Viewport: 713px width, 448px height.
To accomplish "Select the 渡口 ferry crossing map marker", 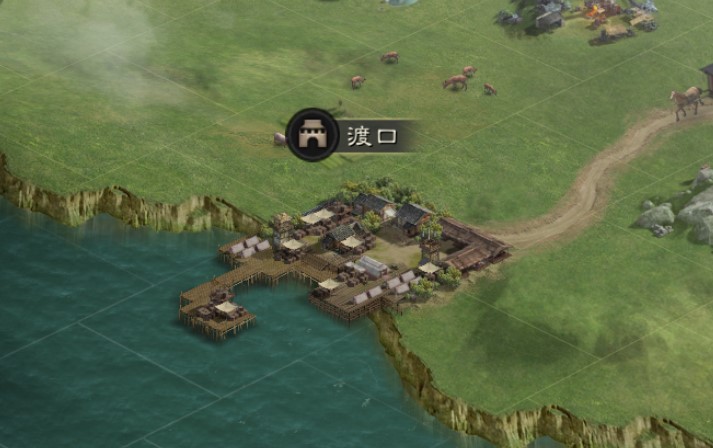I will click(313, 135).
